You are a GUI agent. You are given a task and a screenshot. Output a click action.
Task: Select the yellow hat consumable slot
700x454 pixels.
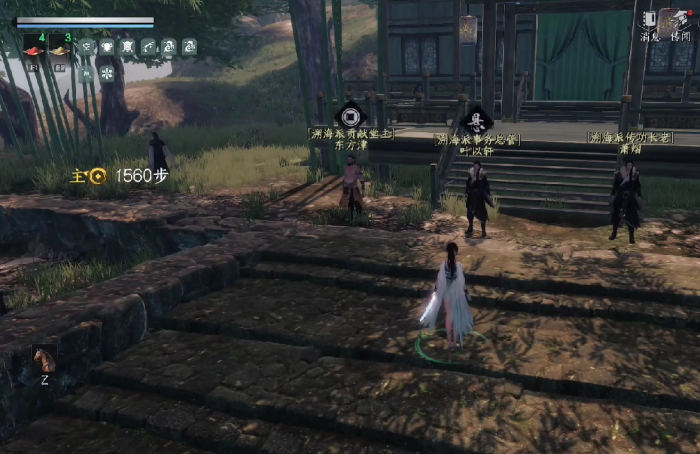[59, 50]
